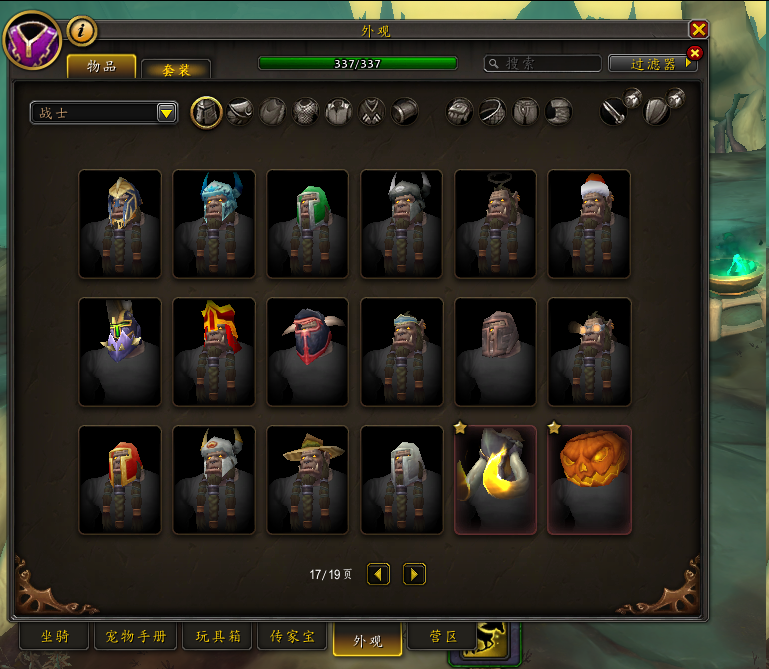
Task: Choose the head slot helmet icon
Action: point(206,112)
